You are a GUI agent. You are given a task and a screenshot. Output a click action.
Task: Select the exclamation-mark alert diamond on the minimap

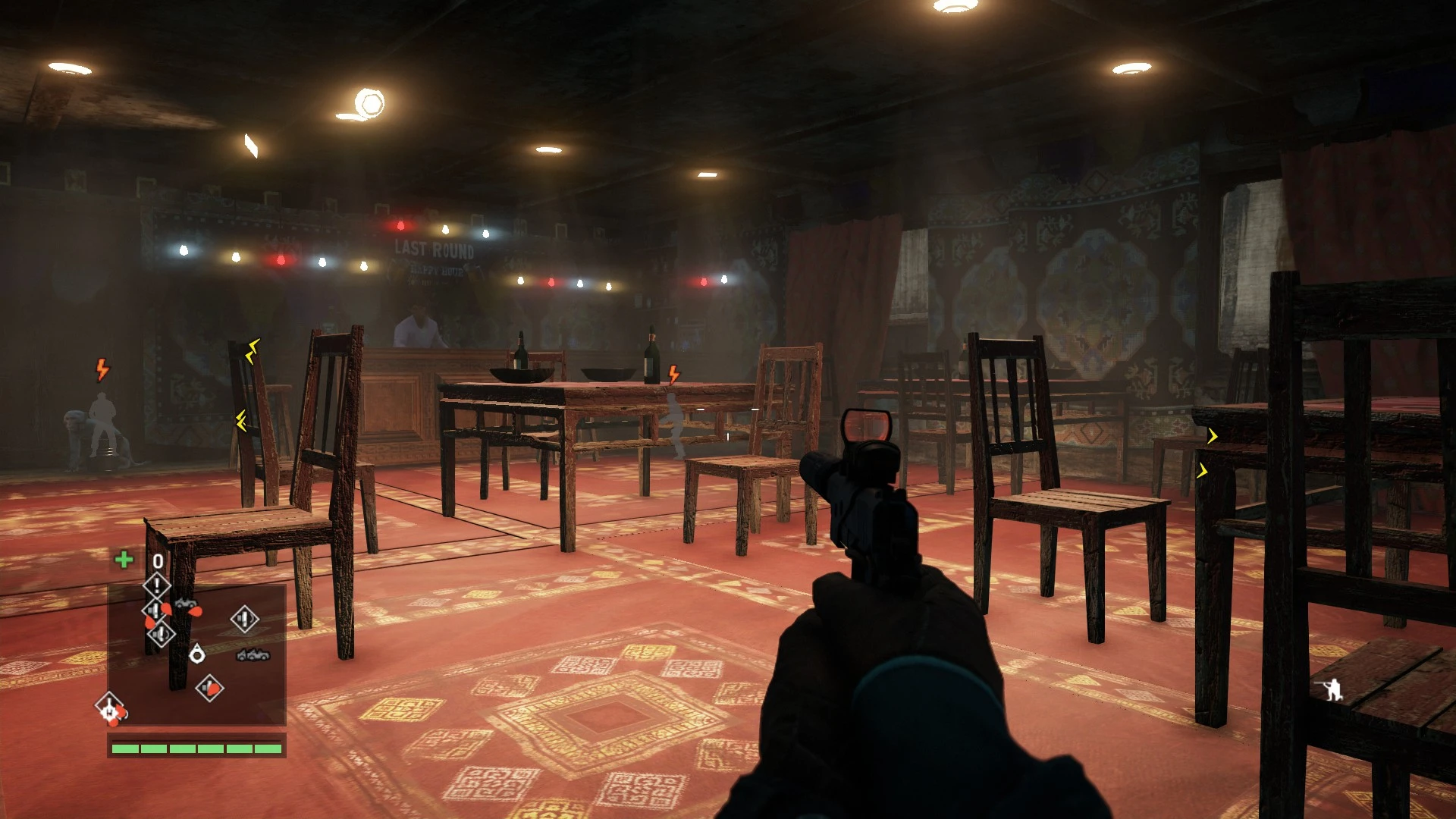tap(157, 584)
